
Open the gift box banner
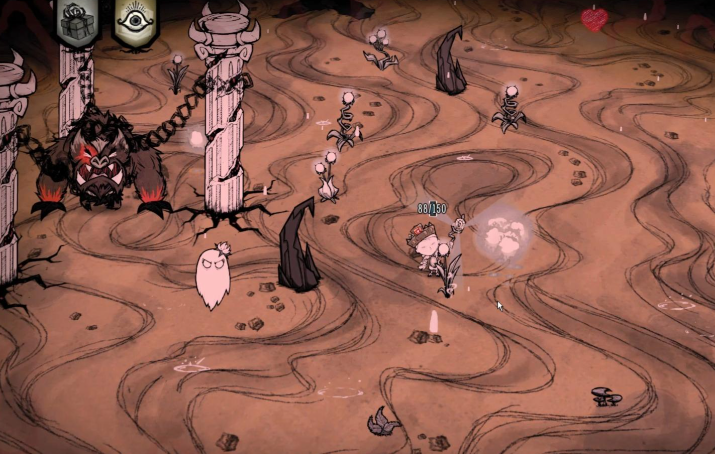77,21
